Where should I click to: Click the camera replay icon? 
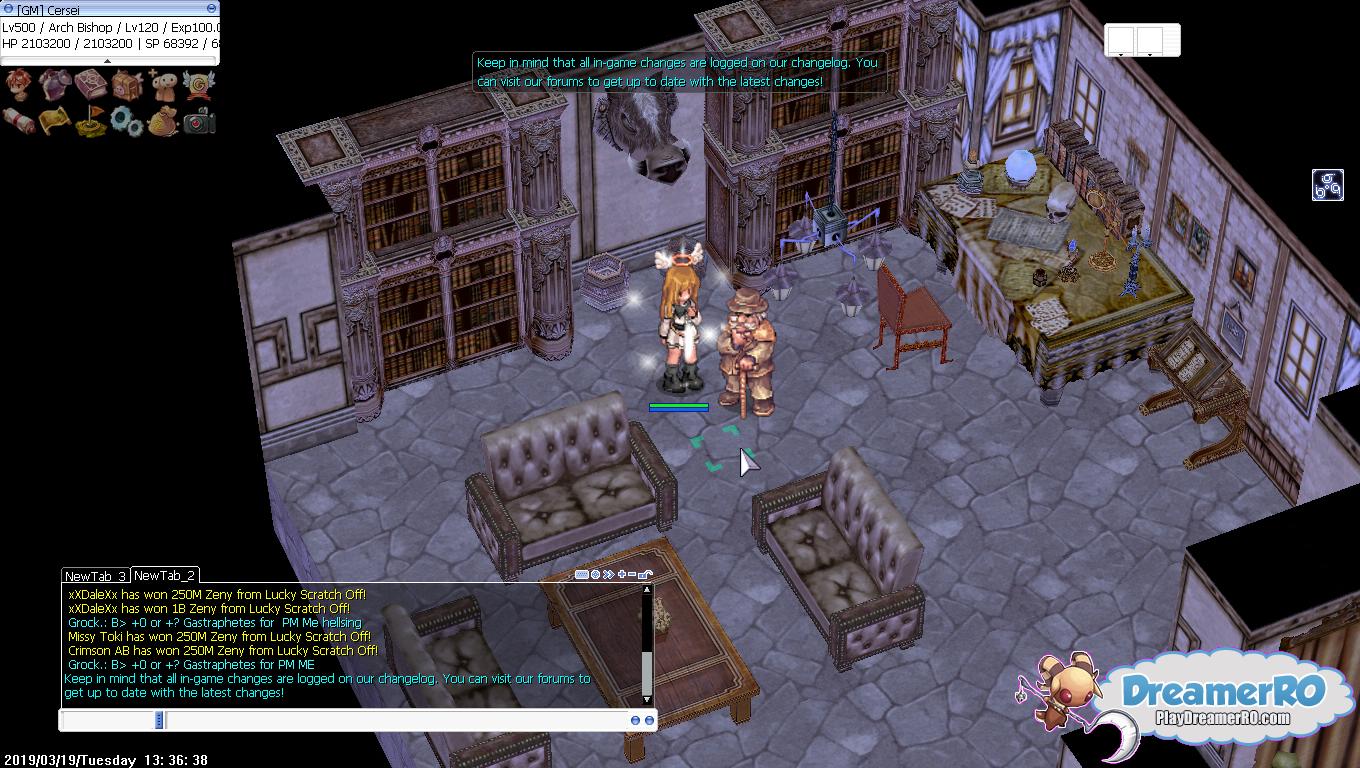click(x=199, y=121)
